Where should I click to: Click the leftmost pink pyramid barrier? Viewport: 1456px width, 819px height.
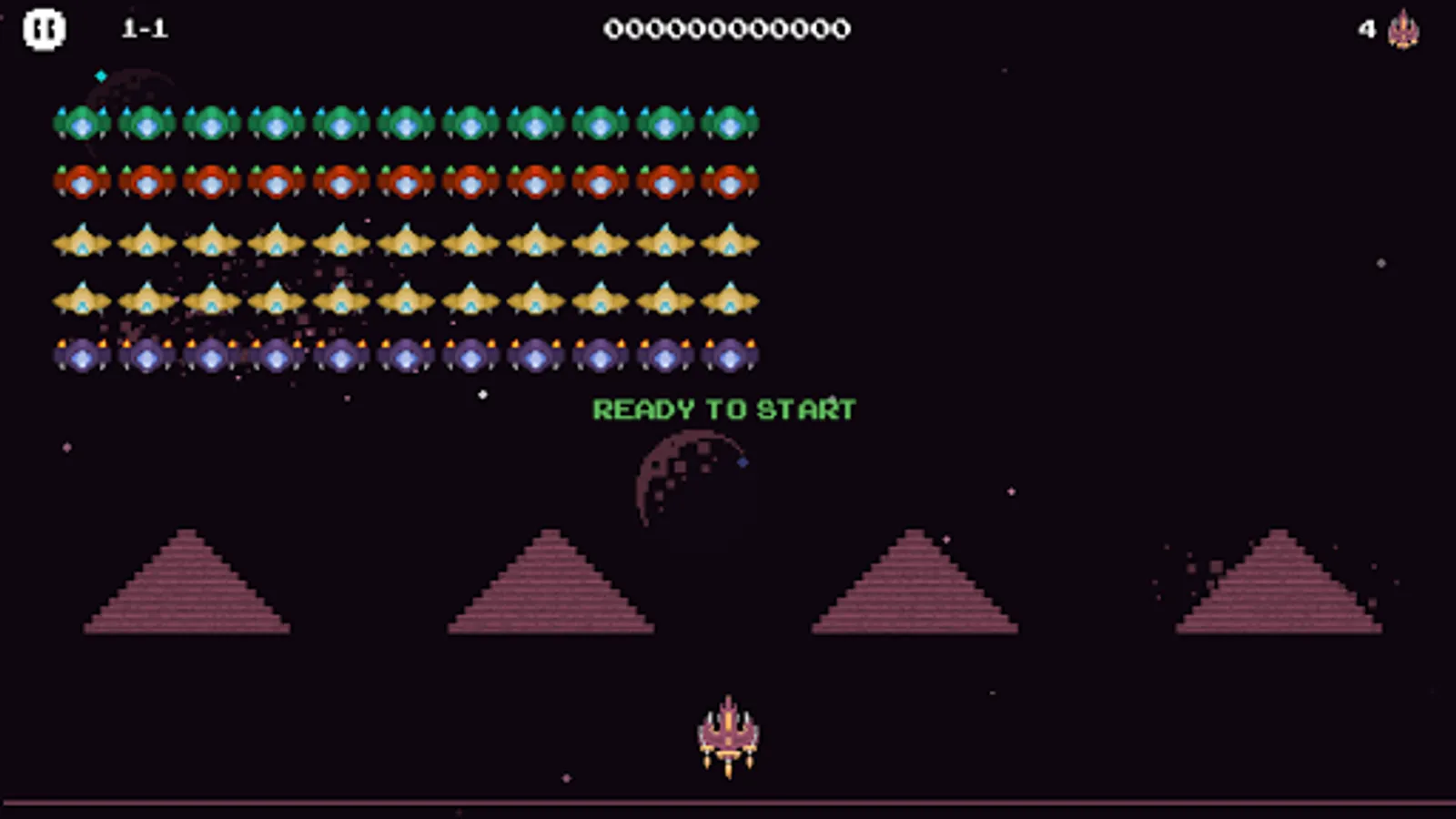pyautogui.click(x=187, y=591)
